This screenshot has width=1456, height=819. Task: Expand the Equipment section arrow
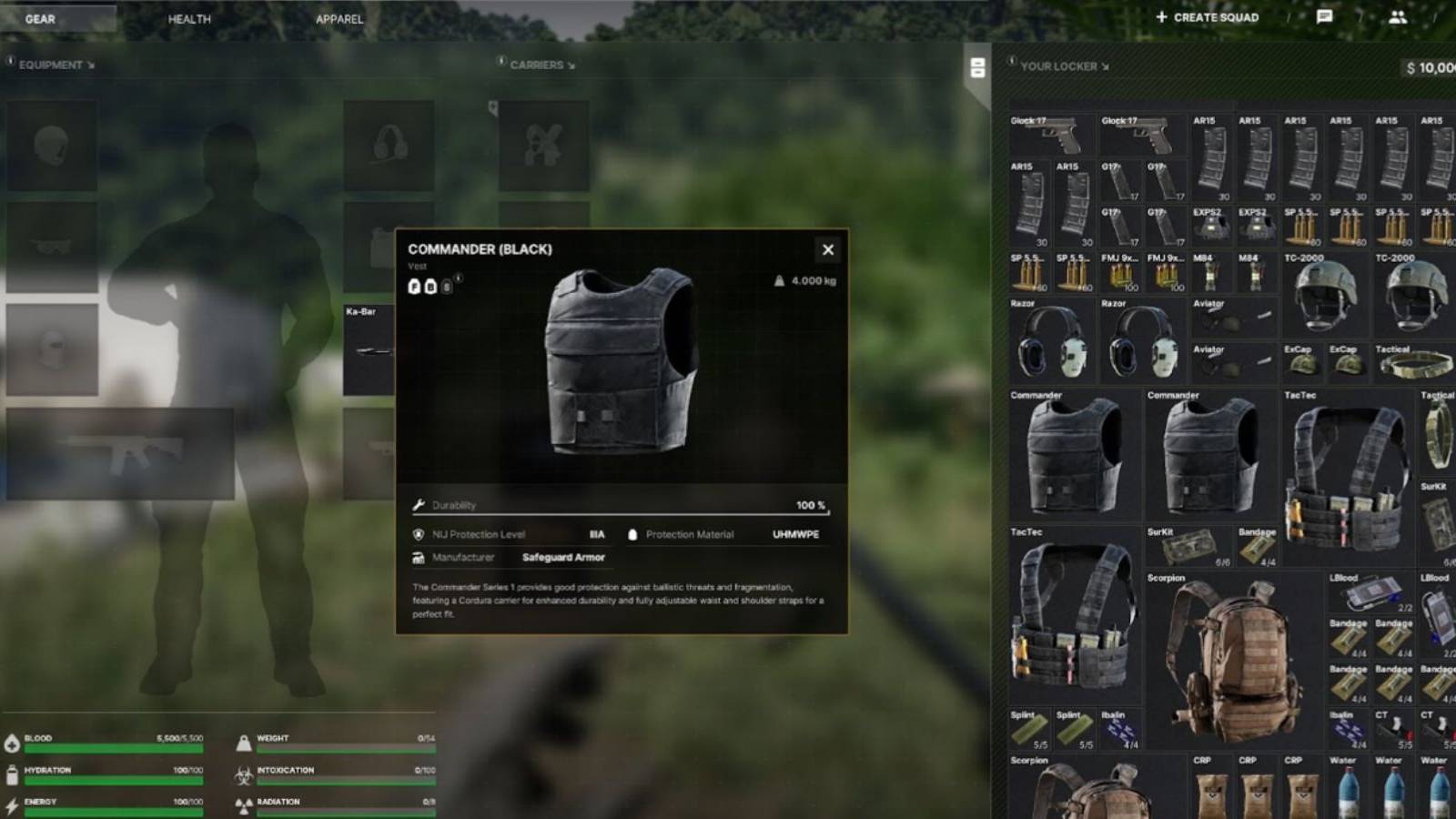pos(89,66)
